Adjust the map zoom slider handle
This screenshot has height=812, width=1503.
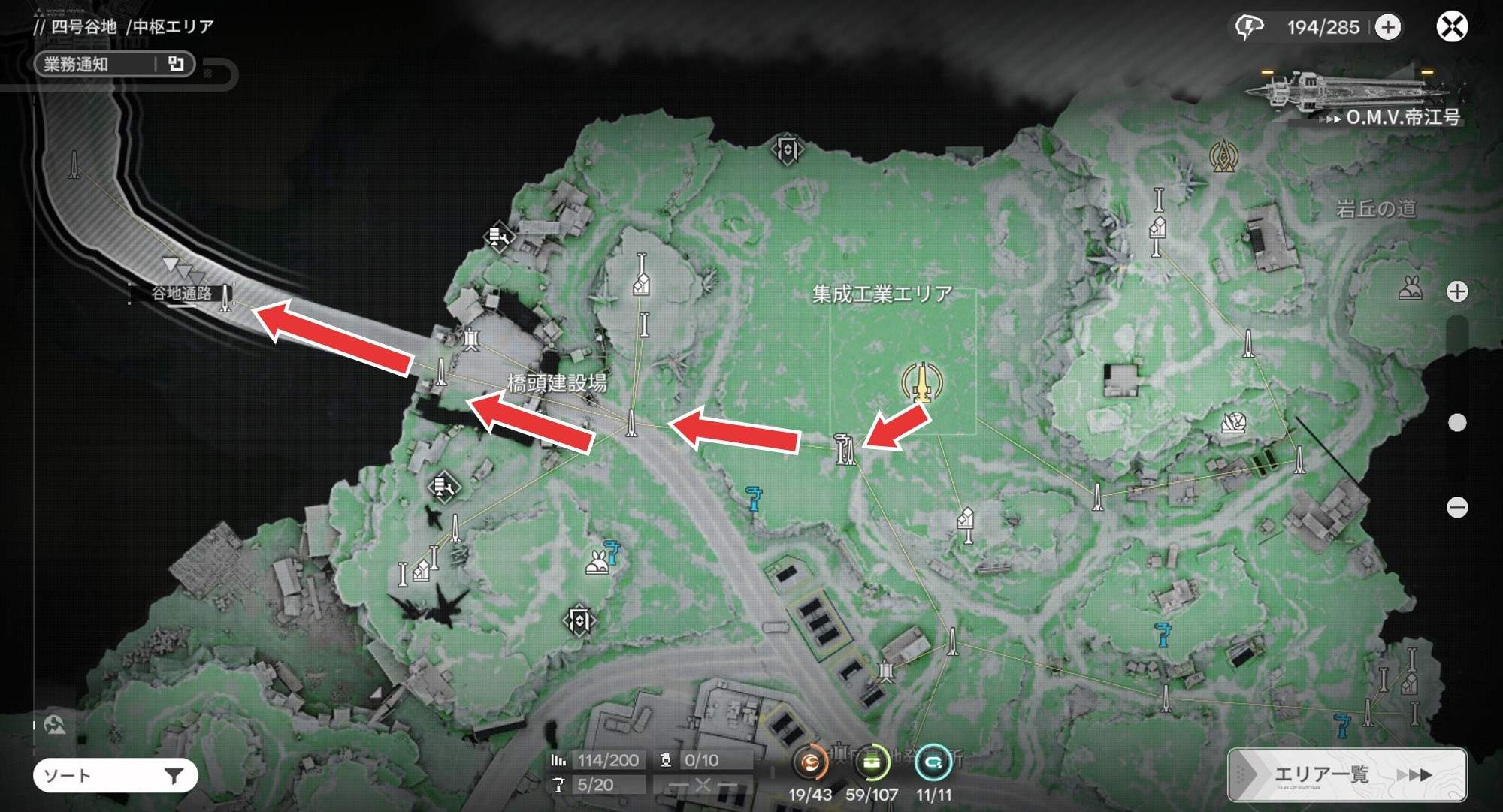(1457, 423)
